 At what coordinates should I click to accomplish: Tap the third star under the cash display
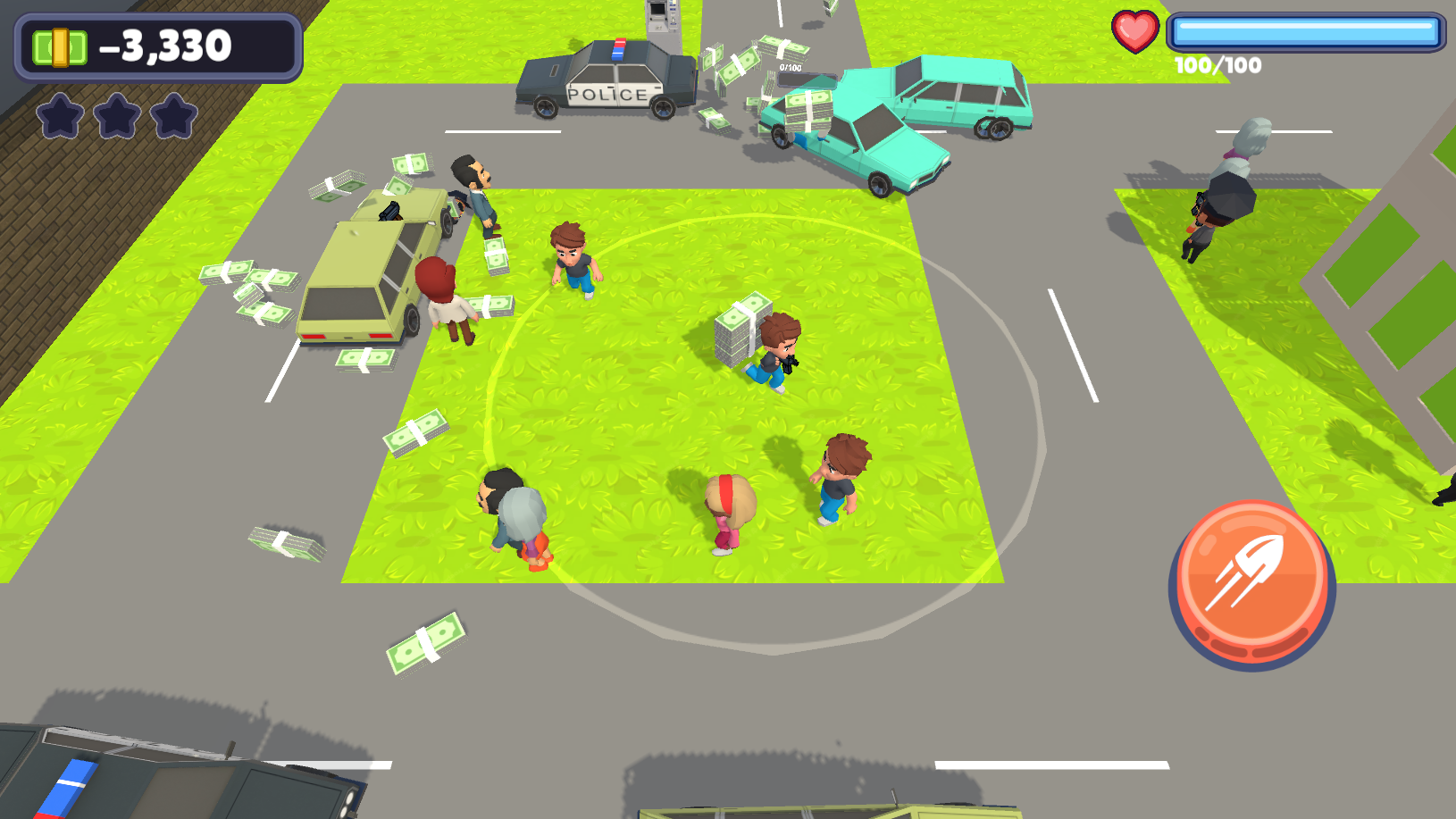(x=174, y=114)
